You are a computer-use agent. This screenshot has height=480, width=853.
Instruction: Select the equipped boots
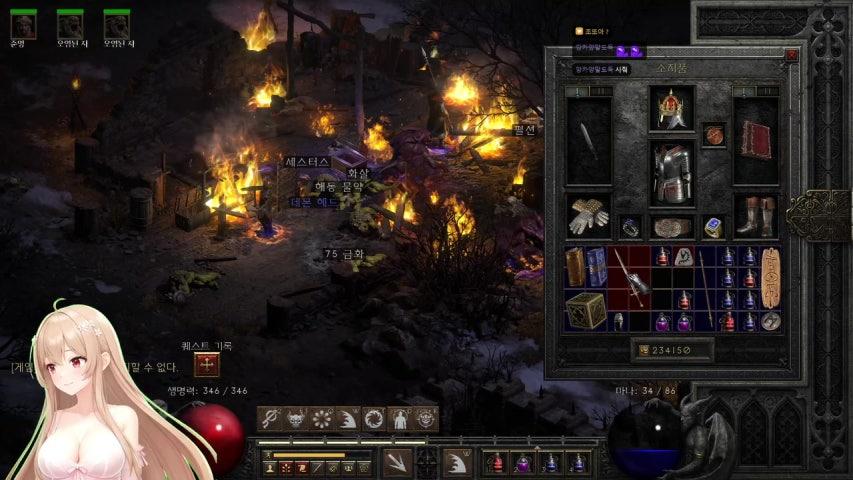pyautogui.click(x=755, y=215)
